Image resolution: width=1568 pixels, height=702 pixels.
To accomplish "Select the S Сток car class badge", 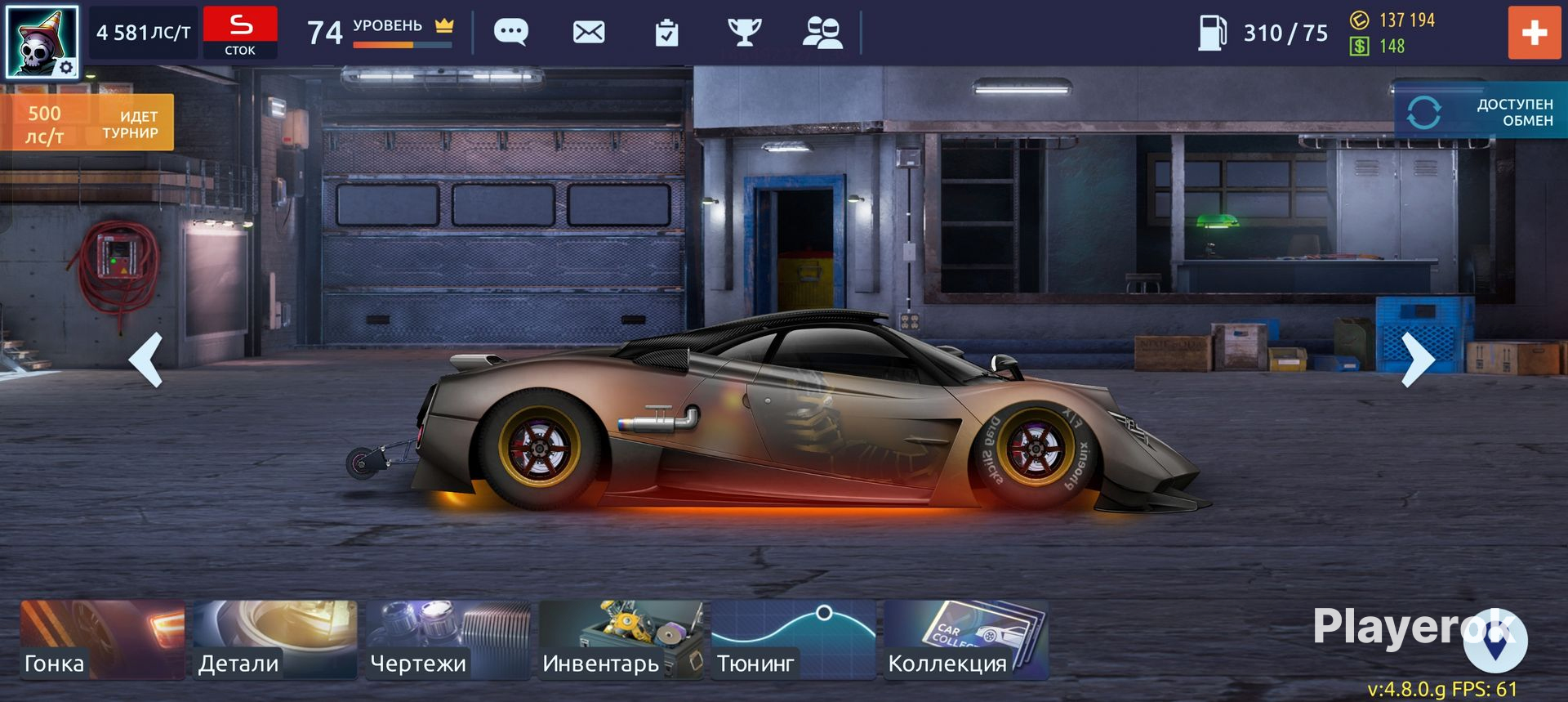I will click(240, 33).
